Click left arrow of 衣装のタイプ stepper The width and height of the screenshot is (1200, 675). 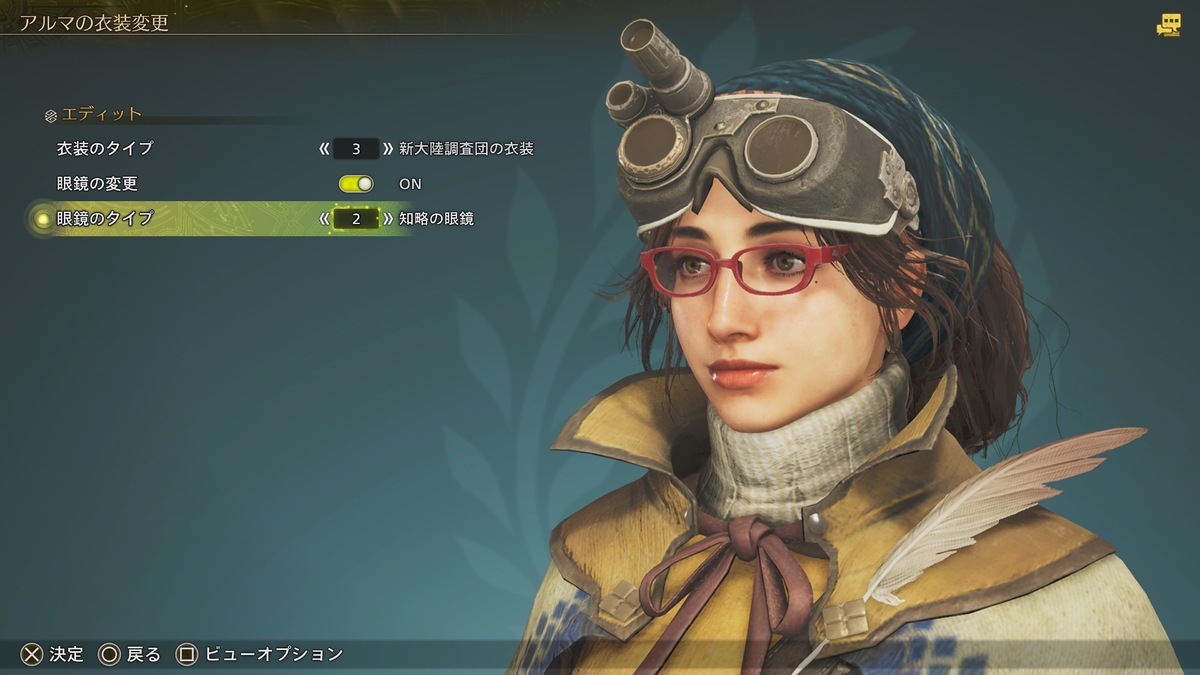[324, 149]
